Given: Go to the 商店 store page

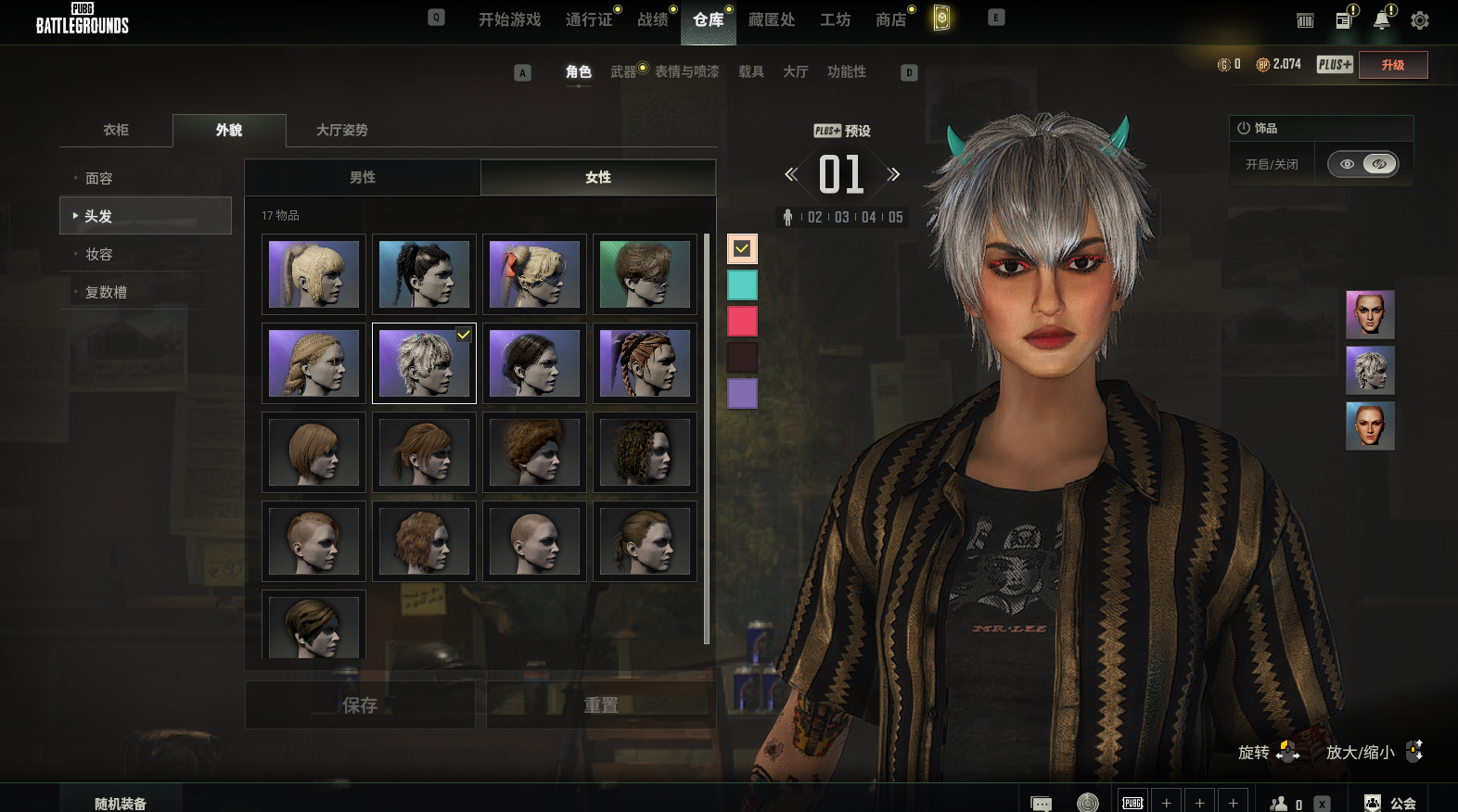Looking at the screenshot, I should point(890,19).
